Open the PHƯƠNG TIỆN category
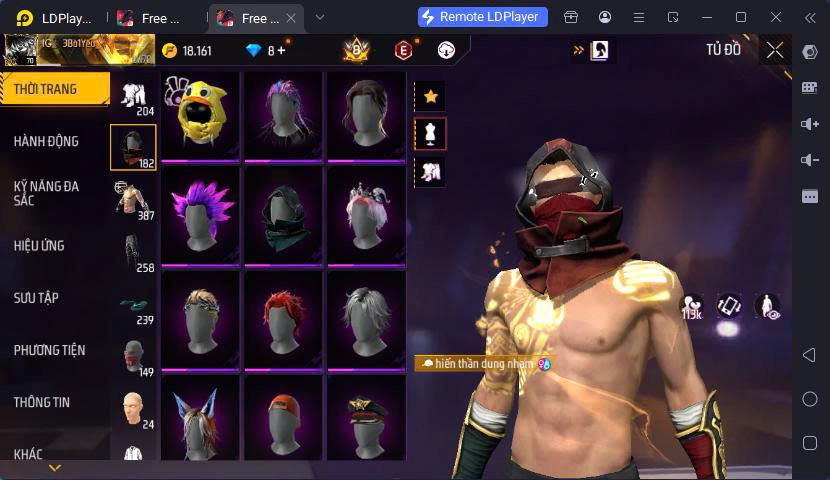Screen dimensions: 830x480 click(49, 350)
